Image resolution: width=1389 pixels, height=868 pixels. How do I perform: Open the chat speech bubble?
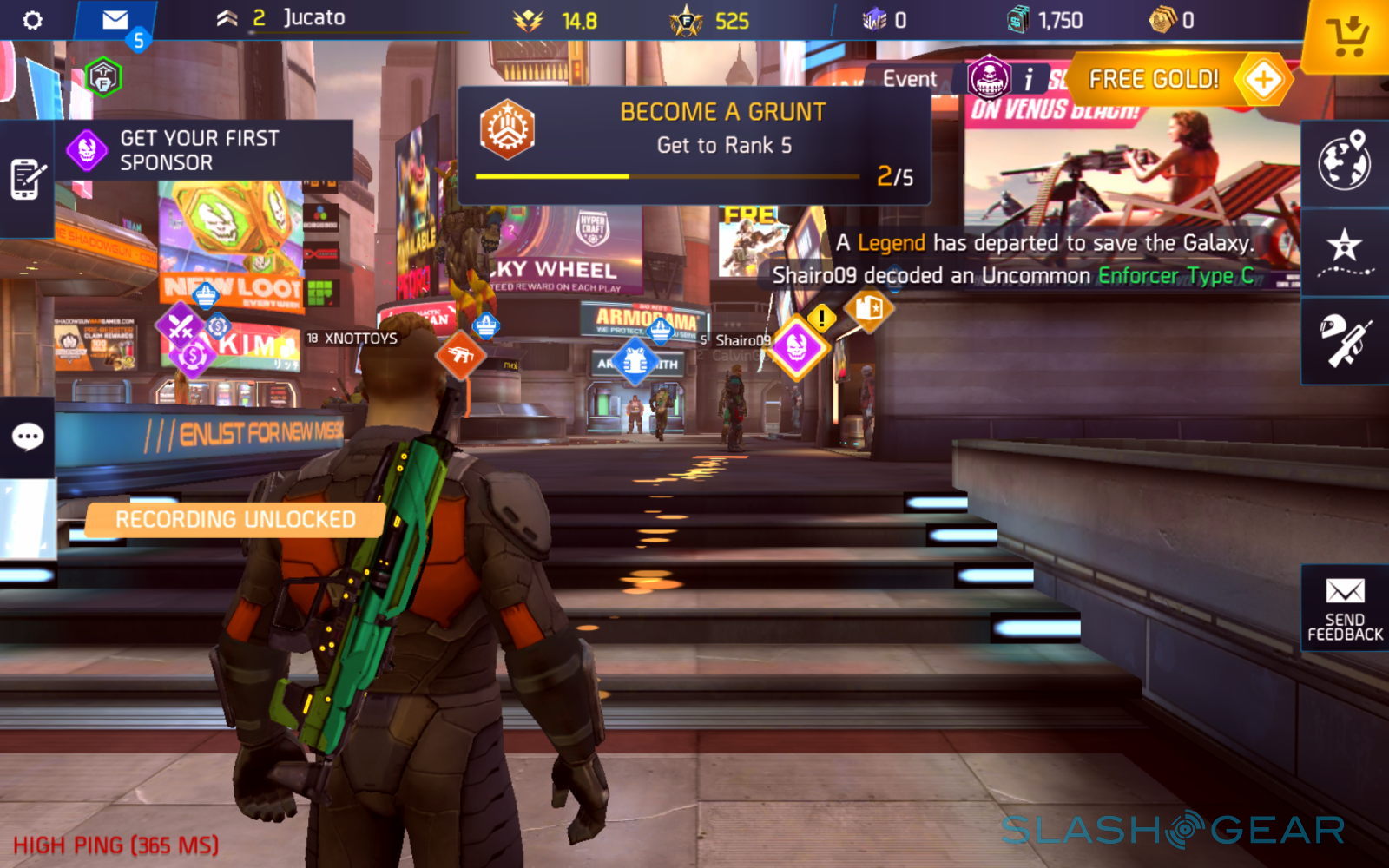coord(27,437)
